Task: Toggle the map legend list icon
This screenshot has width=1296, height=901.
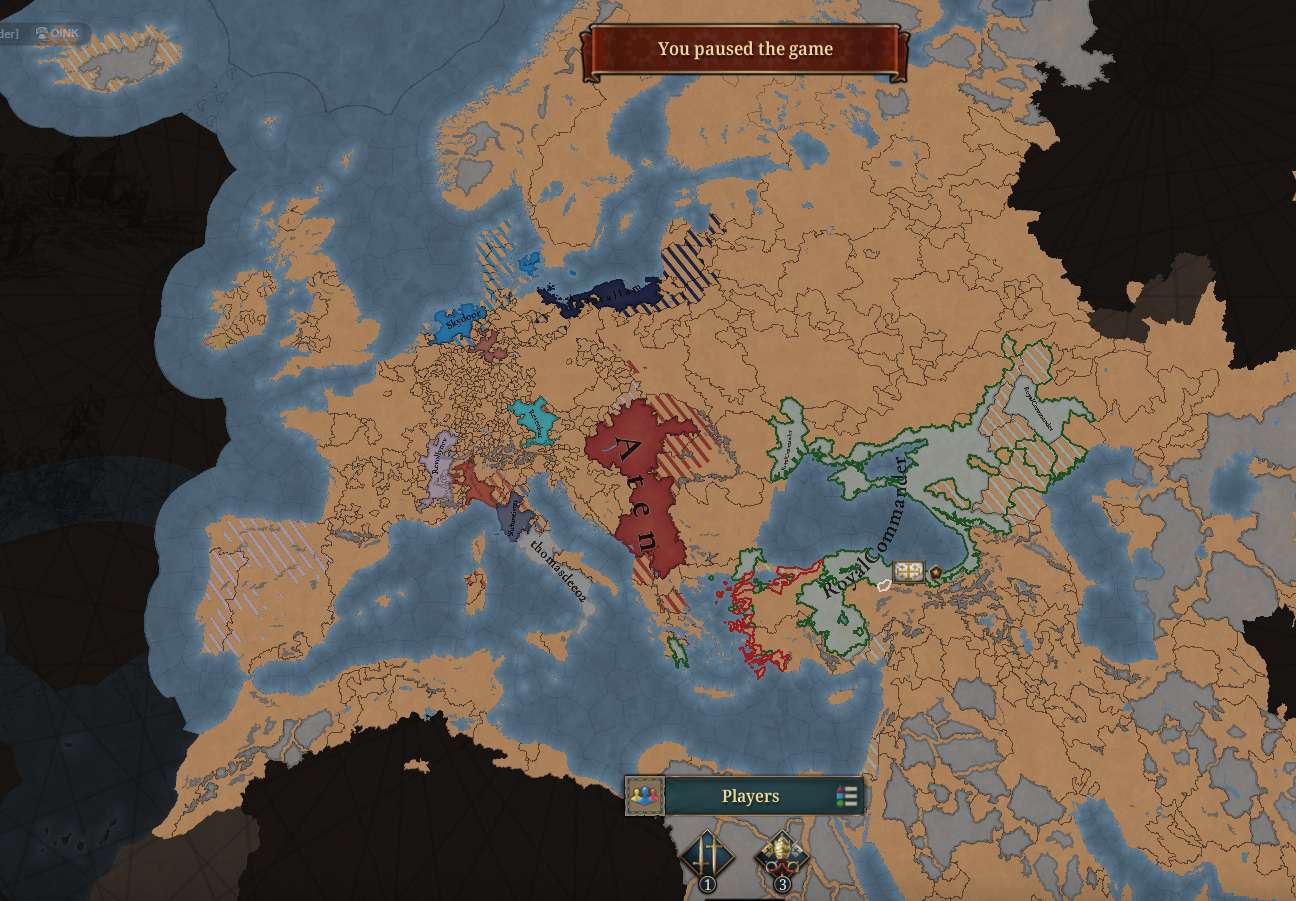Action: [x=847, y=796]
